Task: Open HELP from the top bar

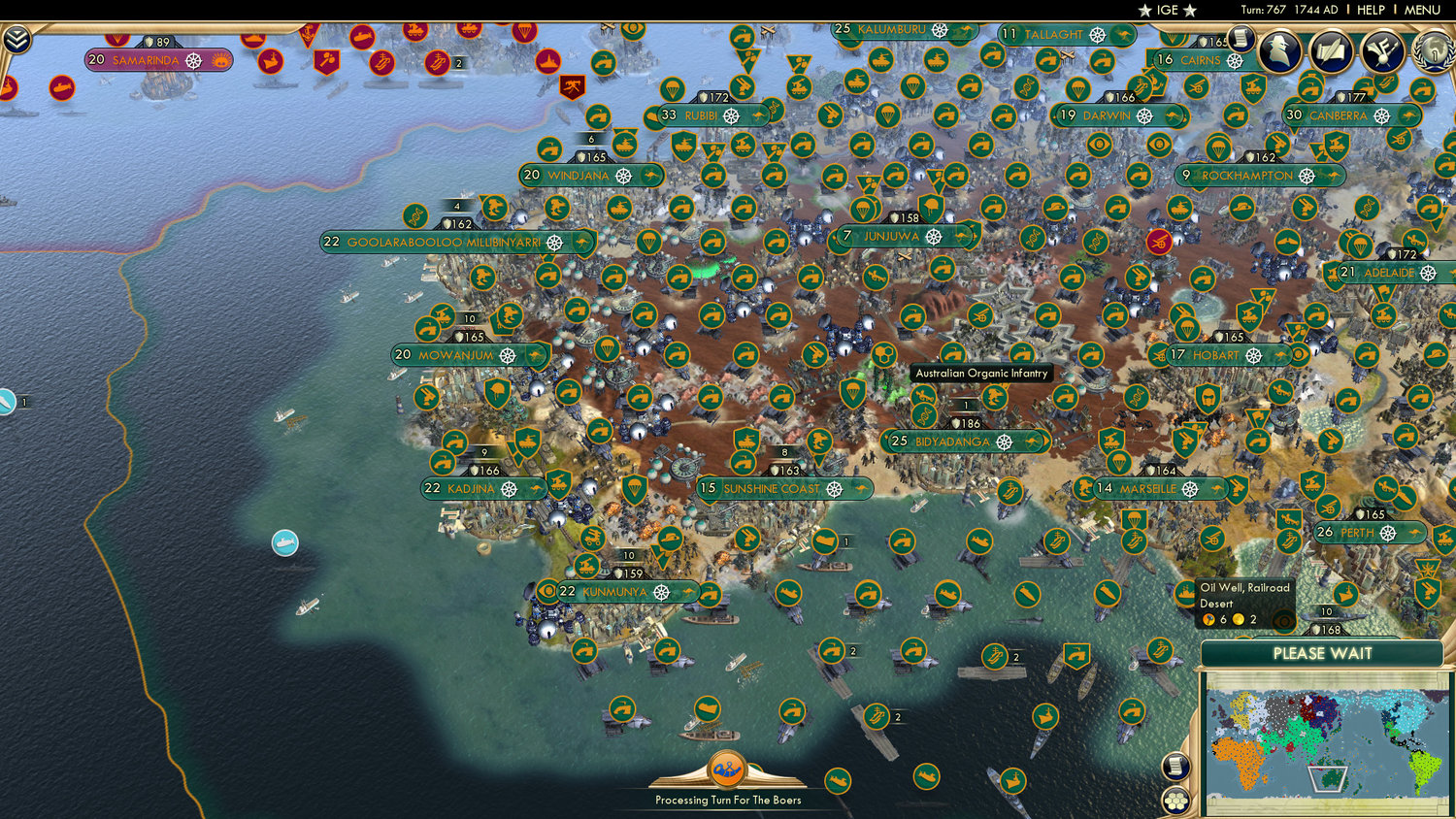Action: (x=1373, y=9)
